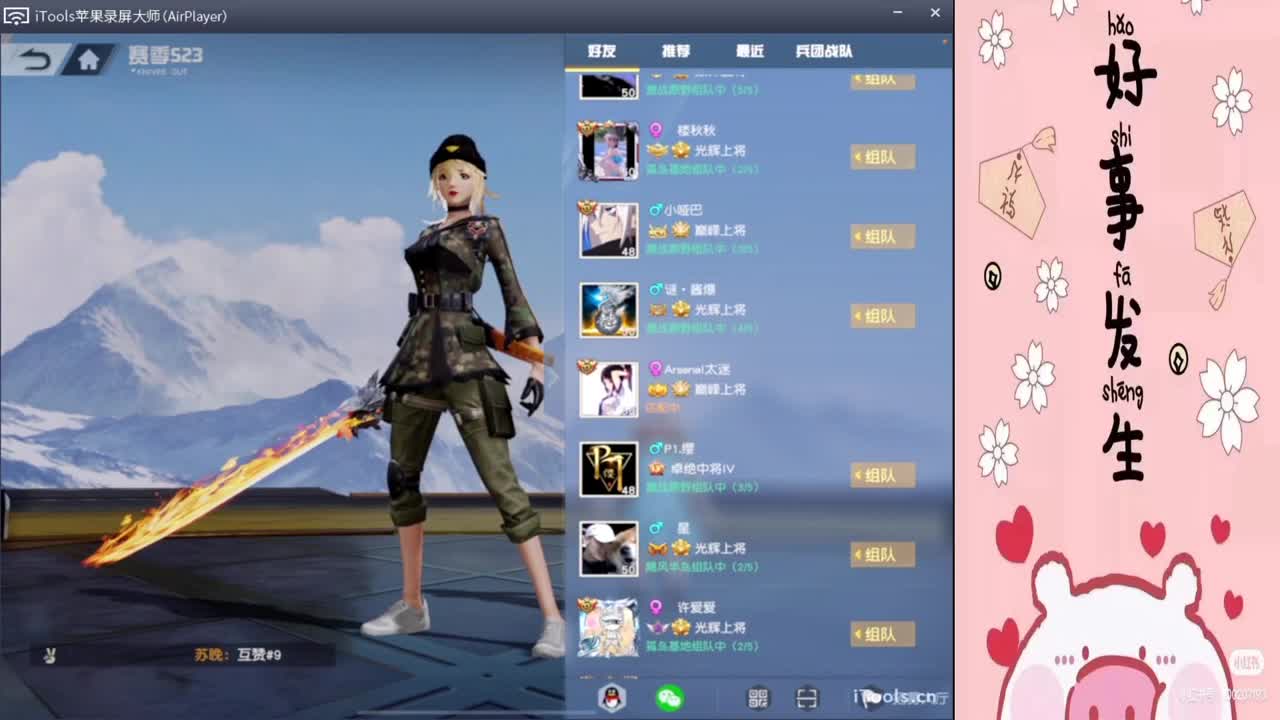Open the lobby via the home icon

click(x=86, y=59)
